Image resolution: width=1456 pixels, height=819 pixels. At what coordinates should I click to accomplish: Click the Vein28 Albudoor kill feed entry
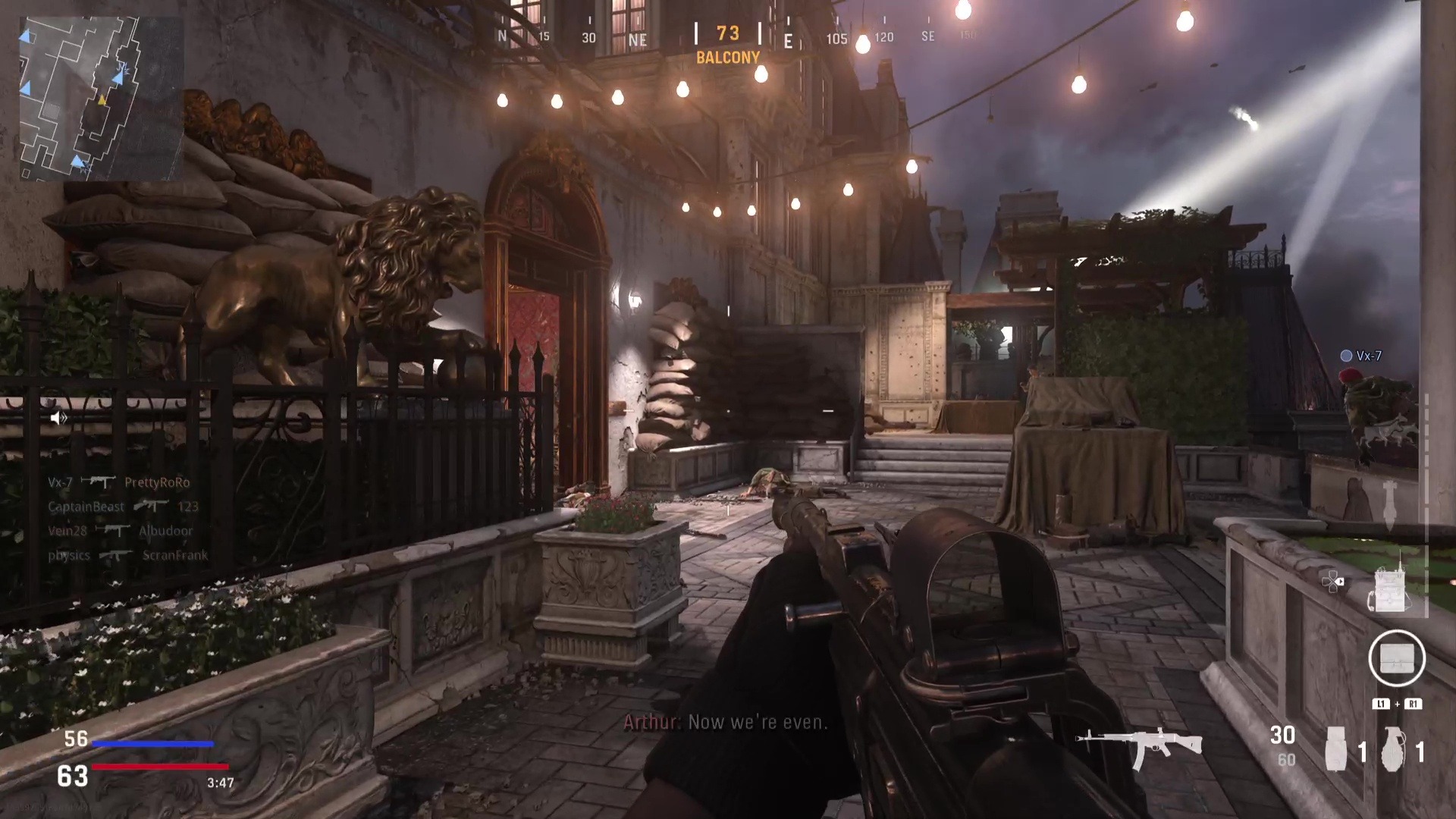(120, 531)
